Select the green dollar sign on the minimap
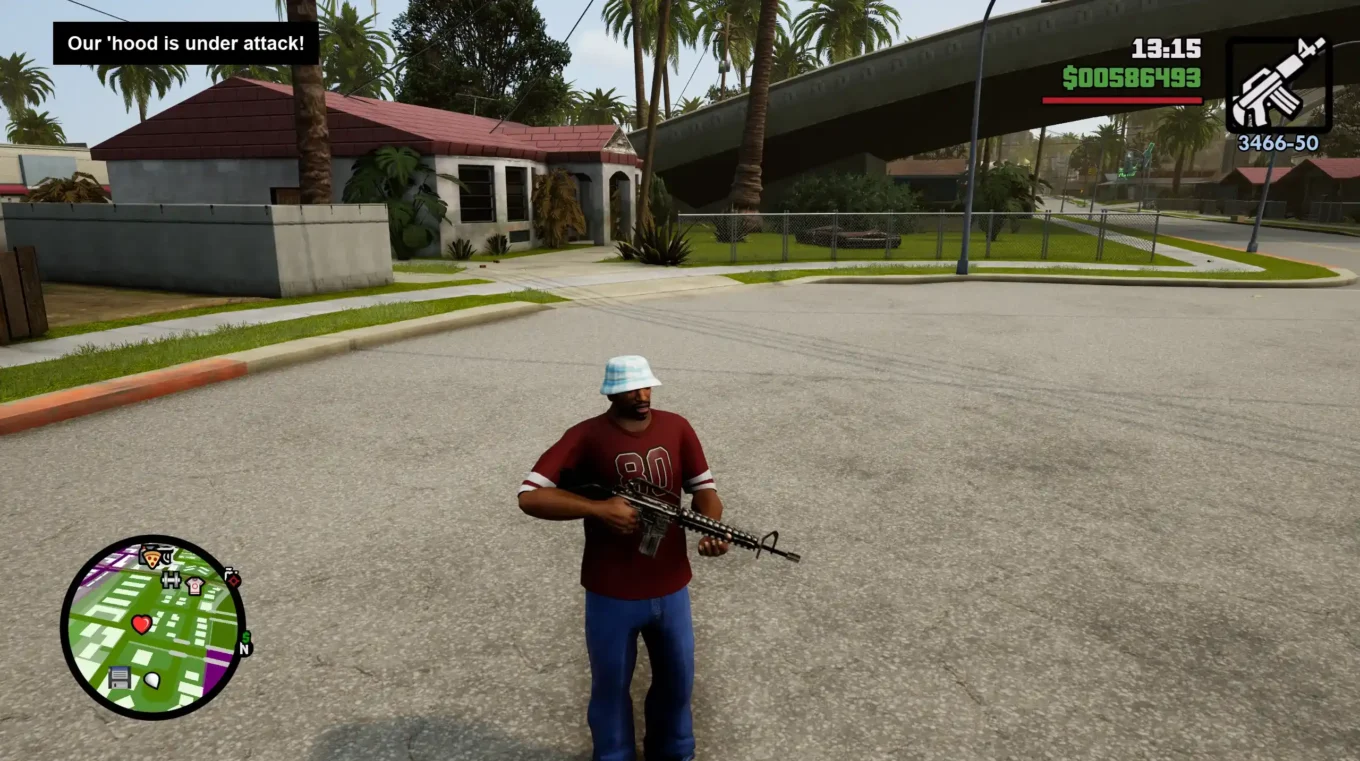Screen dimensions: 1360x761 coord(246,636)
